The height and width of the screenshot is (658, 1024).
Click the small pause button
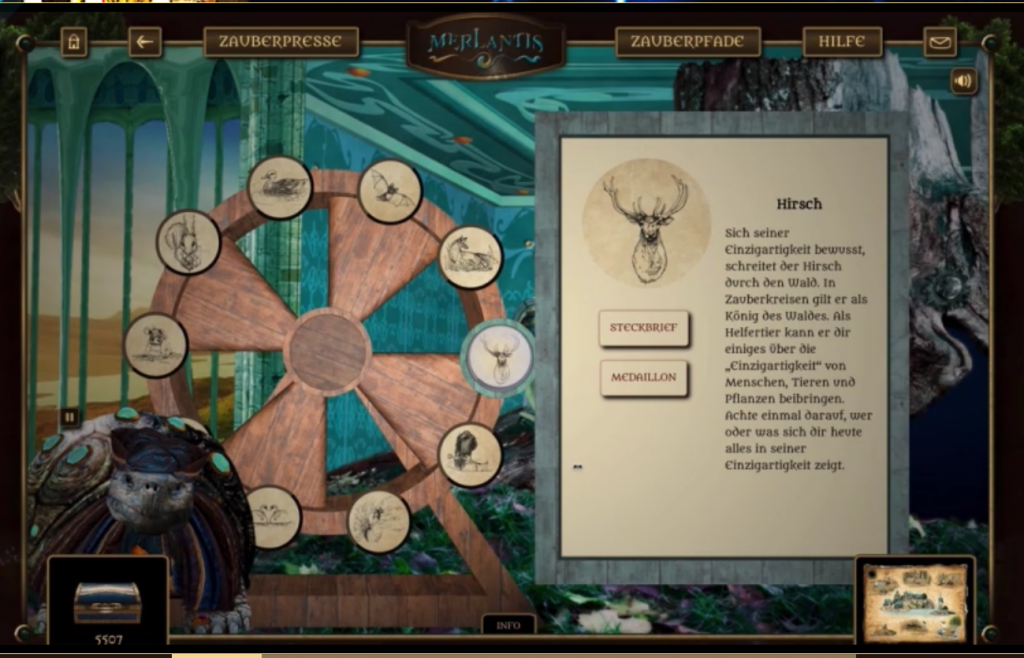pos(69,416)
